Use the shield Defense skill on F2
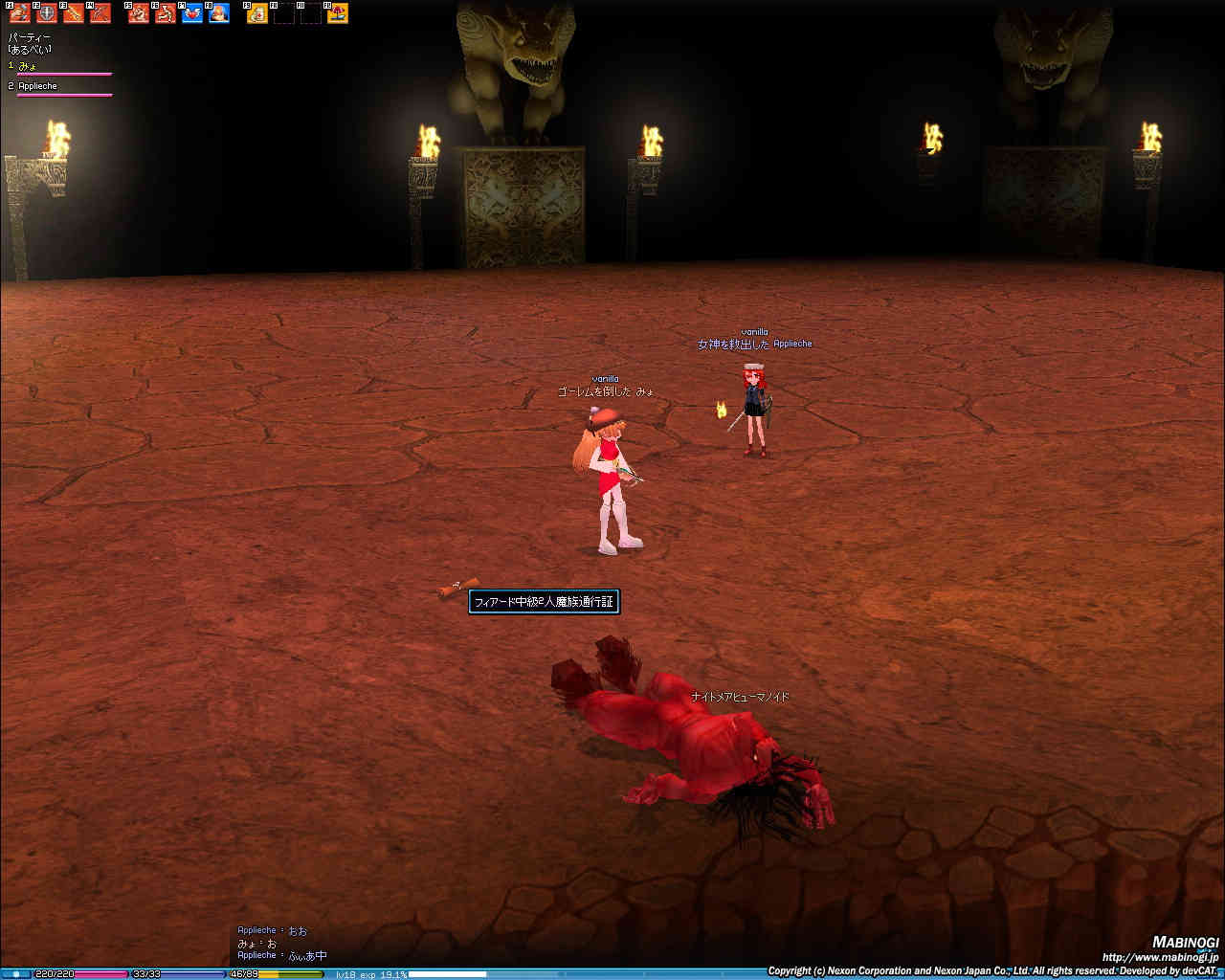The height and width of the screenshot is (980, 1225). pos(46,13)
